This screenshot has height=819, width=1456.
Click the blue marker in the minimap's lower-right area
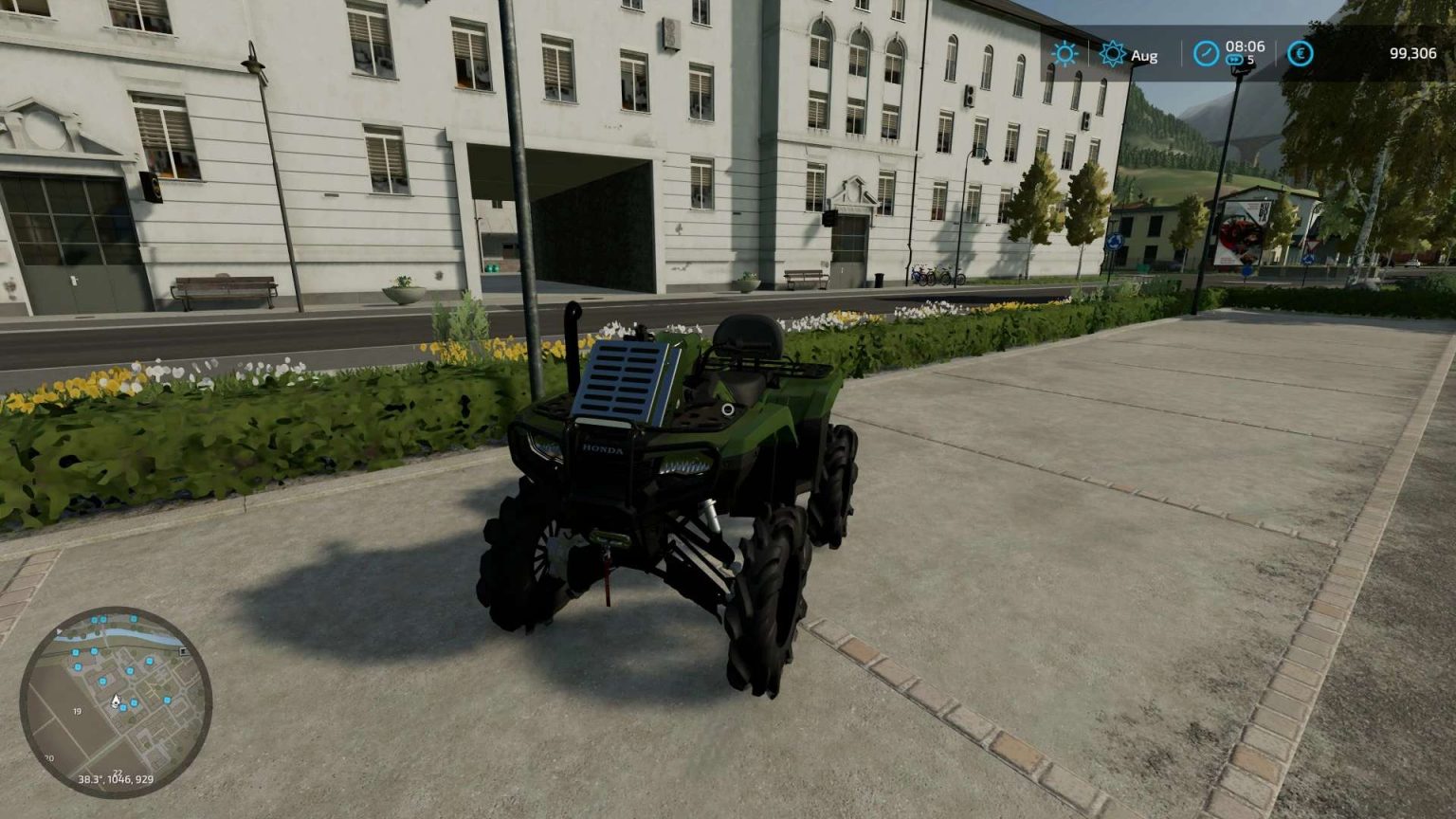(x=166, y=701)
